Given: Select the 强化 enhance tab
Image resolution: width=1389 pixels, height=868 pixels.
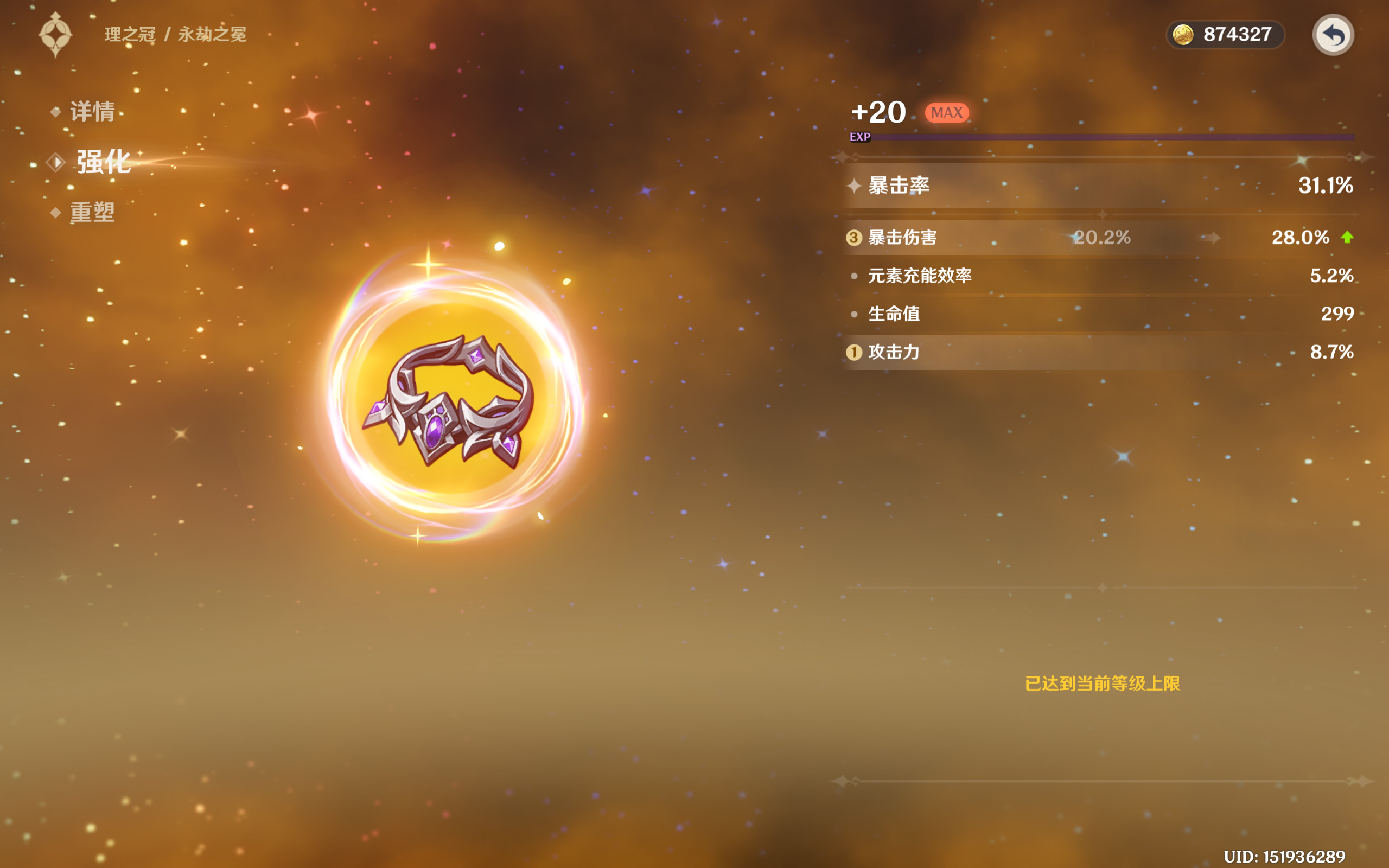Looking at the screenshot, I should (x=103, y=162).
